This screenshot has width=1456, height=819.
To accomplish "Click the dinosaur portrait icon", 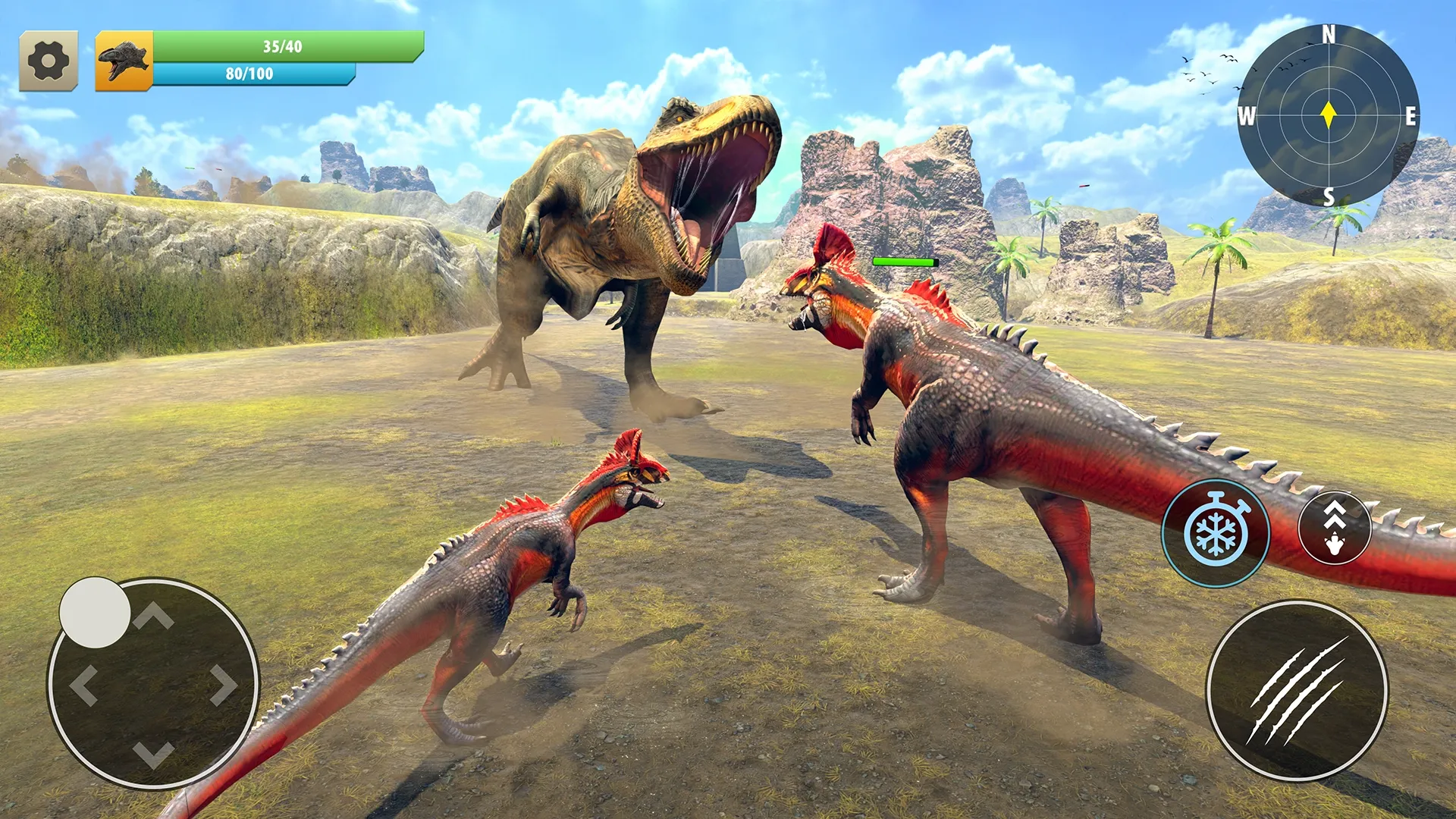I will [x=124, y=61].
